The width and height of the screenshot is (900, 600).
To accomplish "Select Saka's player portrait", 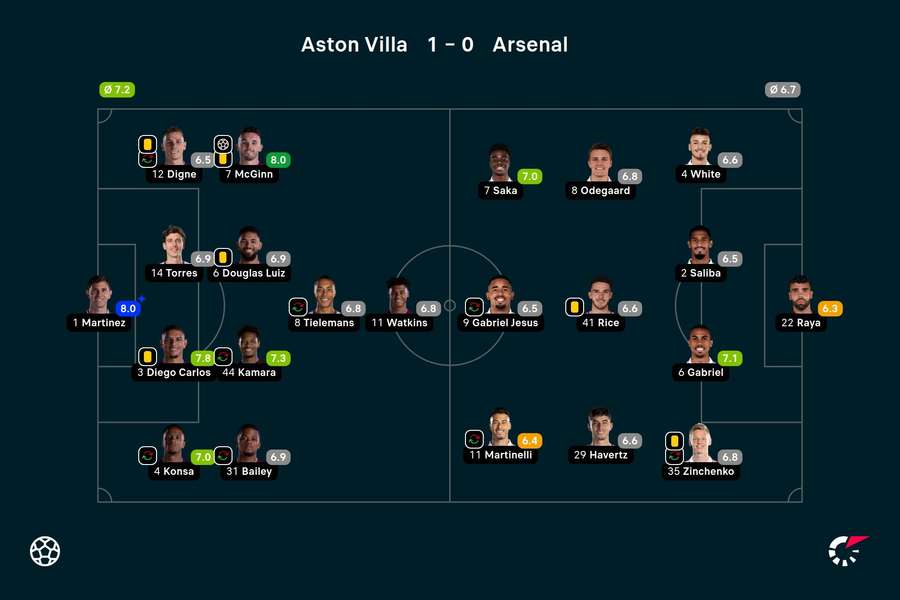I will pos(499,164).
